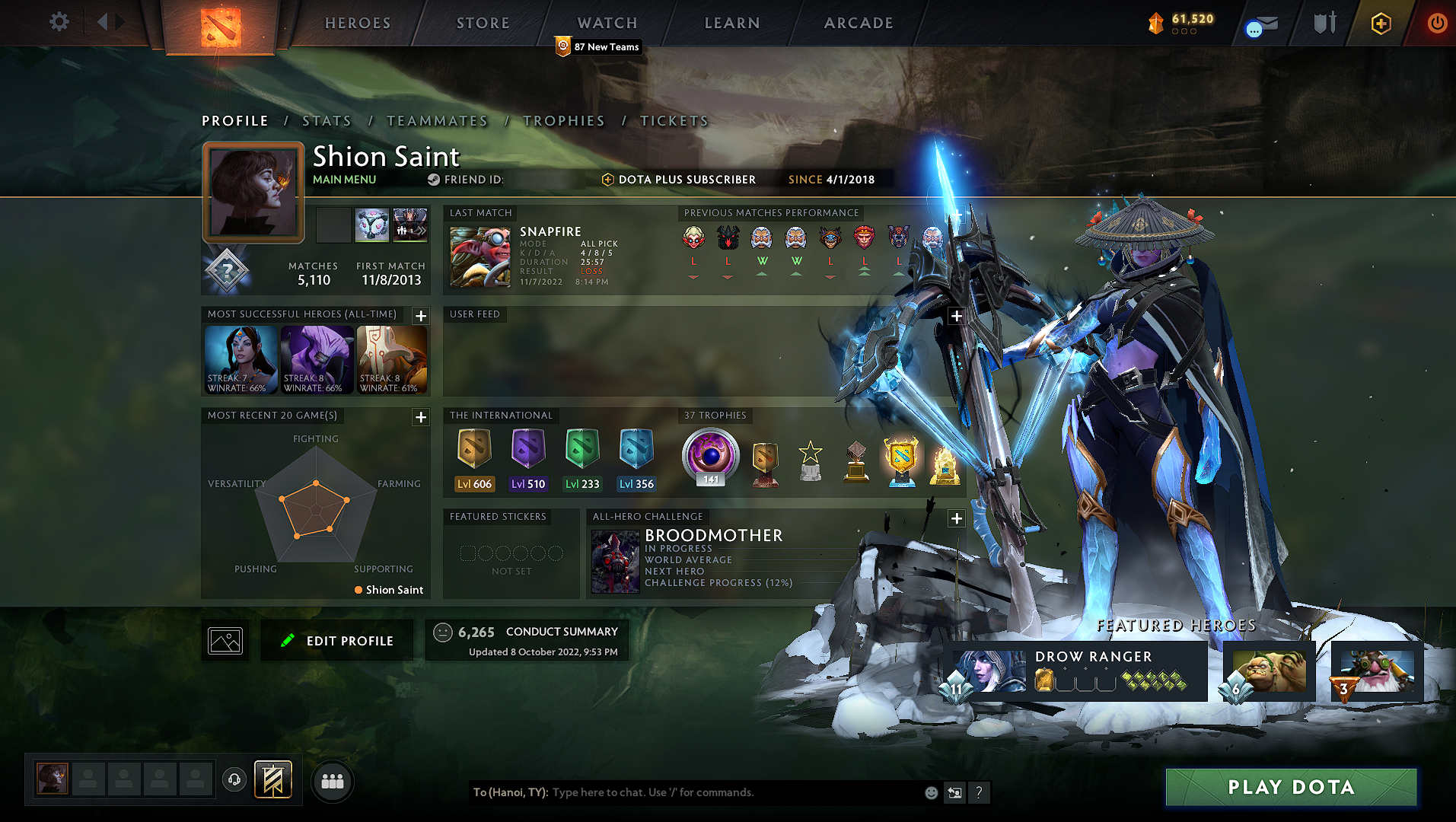Click the Drow Ranger featured hero portrait

click(x=987, y=672)
